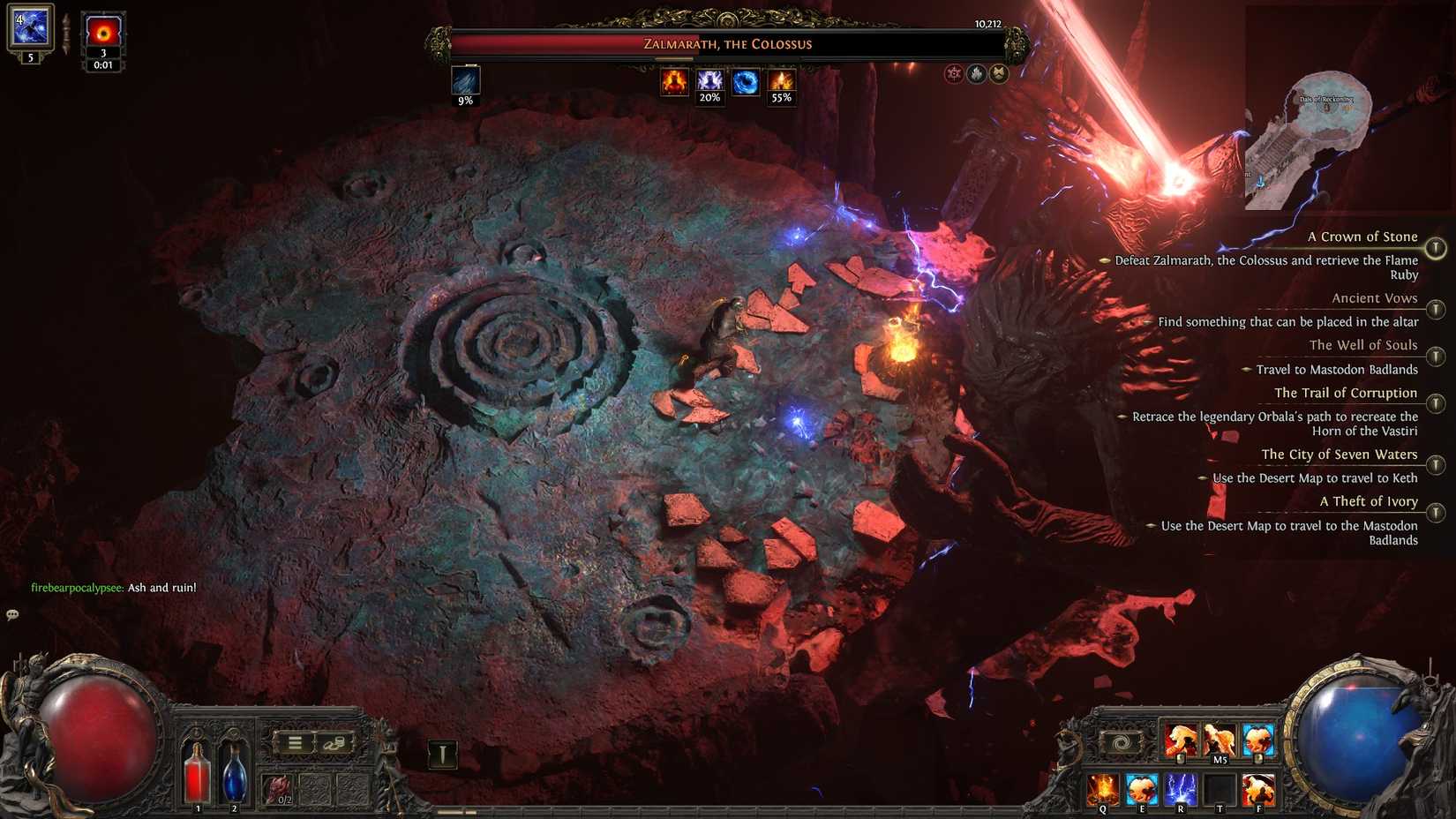Select the A Theft of Ivory quest heading

pyautogui.click(x=1368, y=501)
